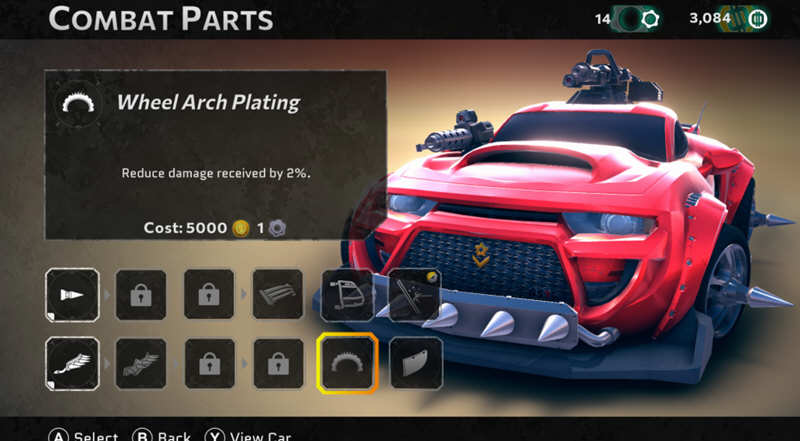Select the spike cone combat part
Image resolution: width=800 pixels, height=441 pixels.
pyautogui.click(x=72, y=295)
